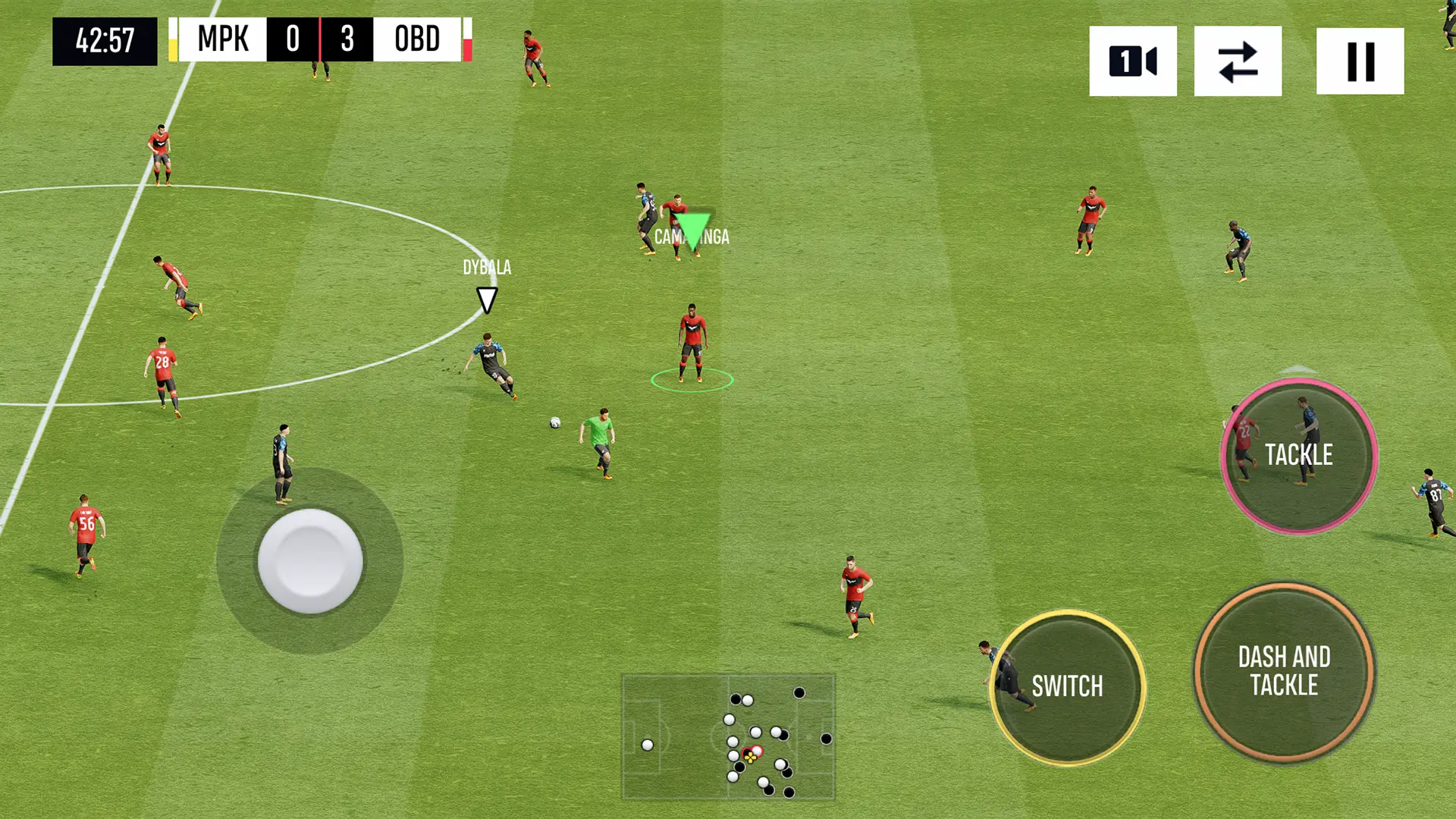1456x819 pixels.
Task: Select the green CAMAVINGA arrow marker
Action: (x=693, y=231)
